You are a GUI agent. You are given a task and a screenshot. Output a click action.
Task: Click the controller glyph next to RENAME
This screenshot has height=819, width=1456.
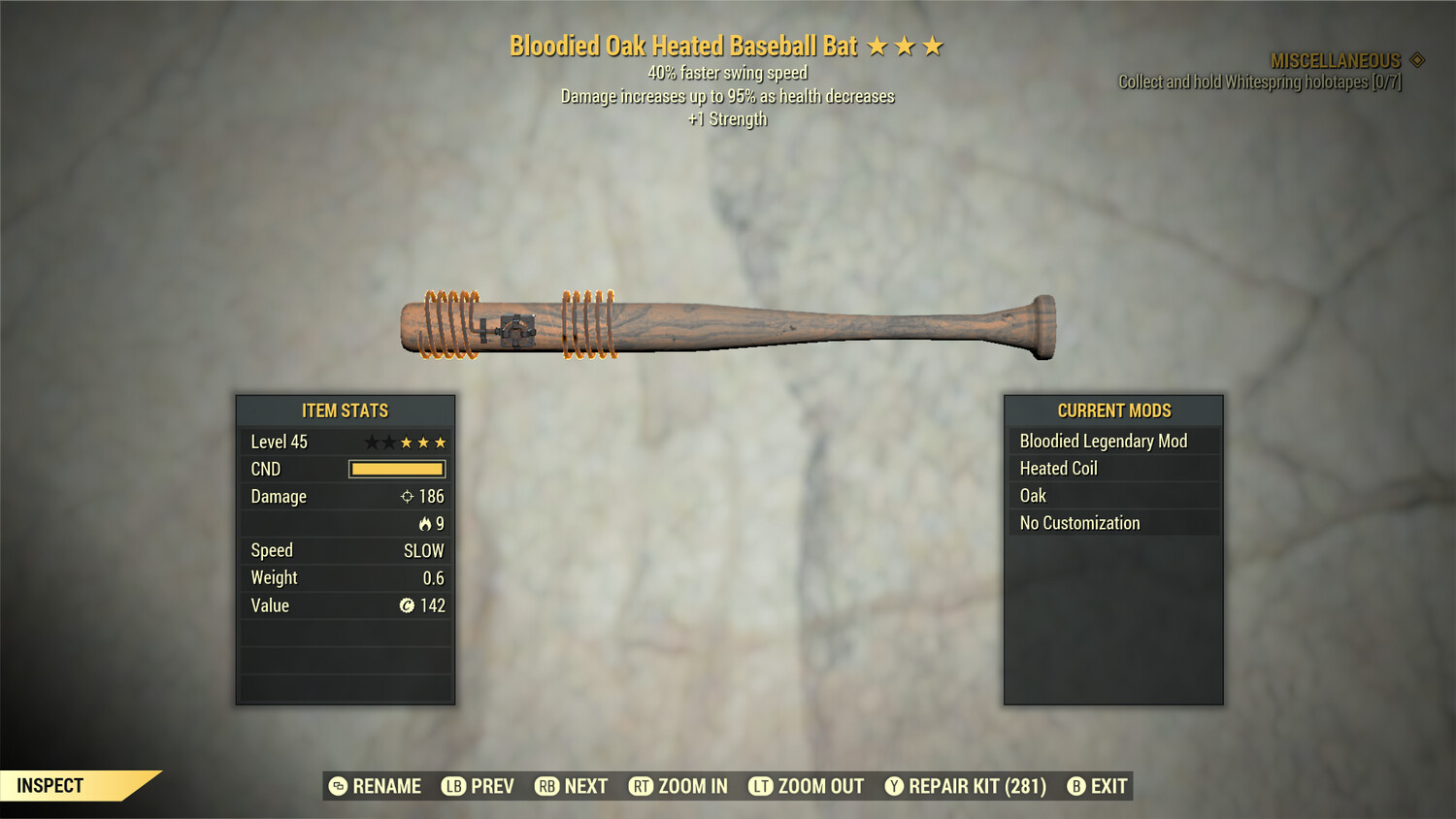click(x=338, y=786)
